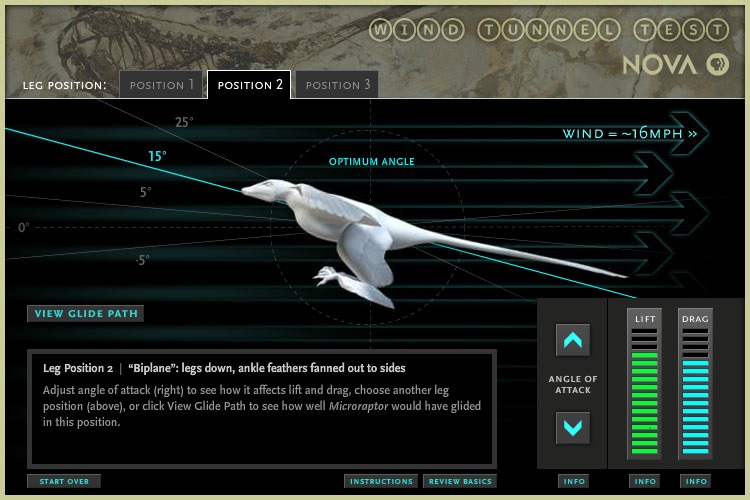The image size is (750, 500).
Task: Show info for the Angle of Attack control
Action: click(574, 481)
